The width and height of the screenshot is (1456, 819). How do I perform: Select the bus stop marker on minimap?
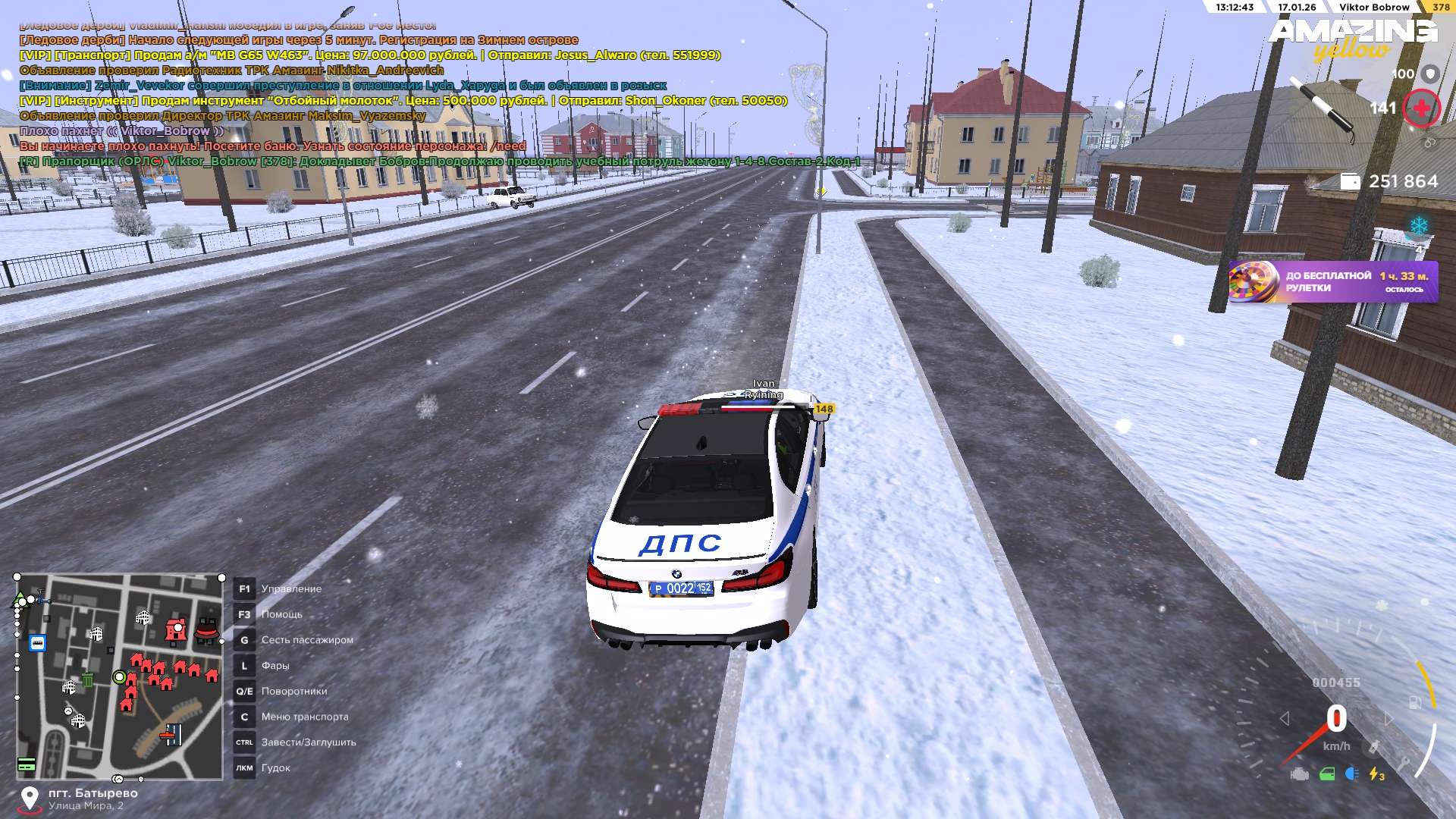pyautogui.click(x=37, y=644)
